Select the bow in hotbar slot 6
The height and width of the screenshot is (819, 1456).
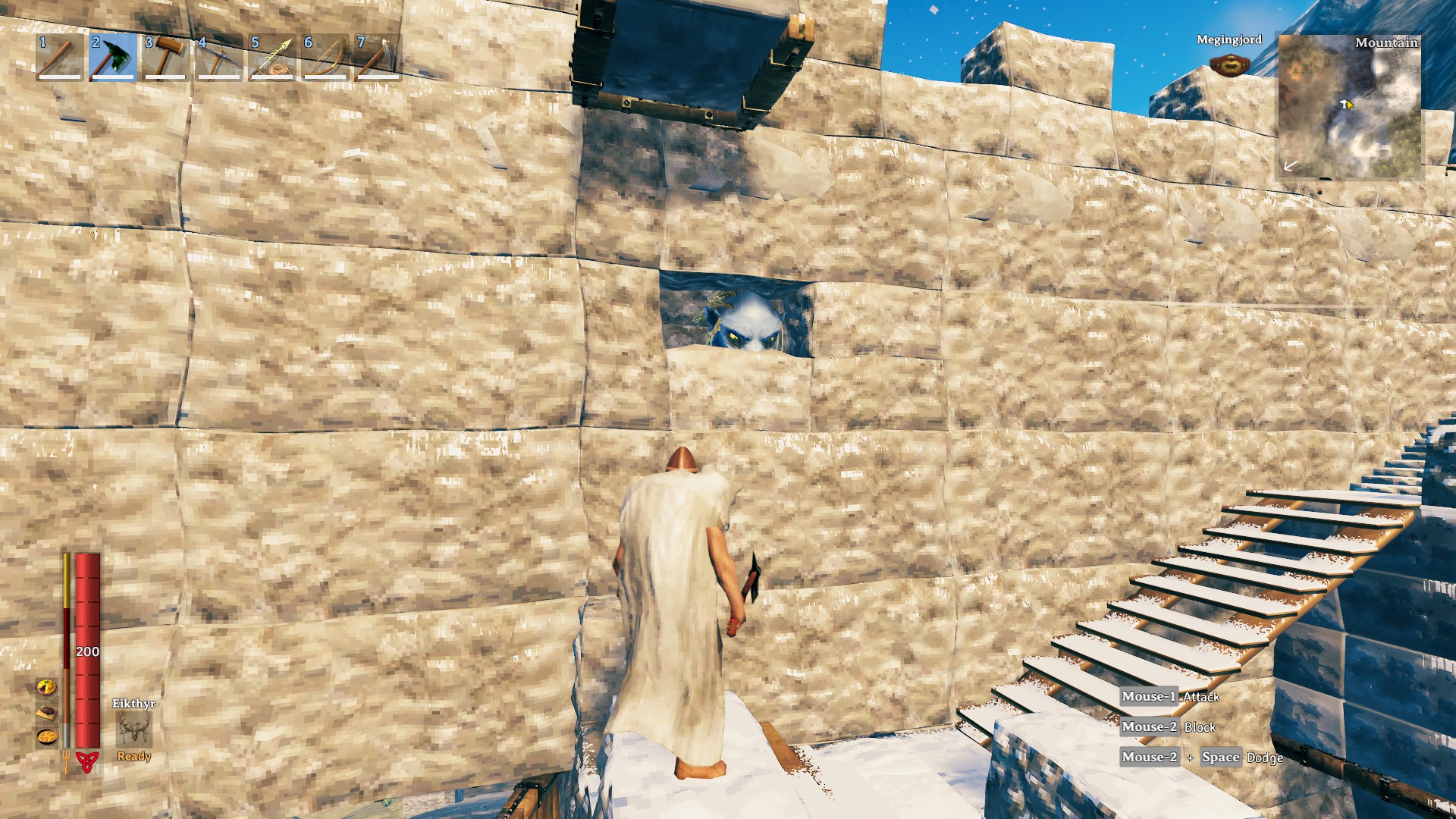click(323, 57)
